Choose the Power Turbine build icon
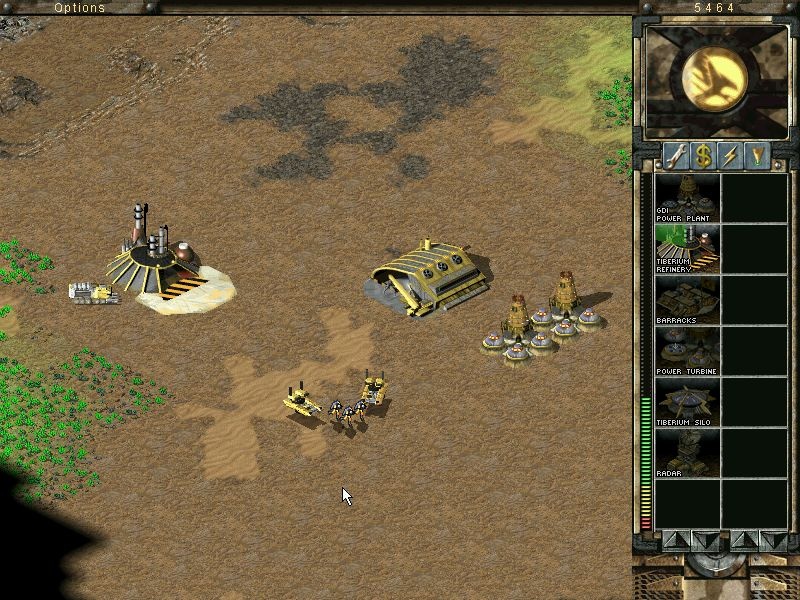The width and height of the screenshot is (800, 600). 687,351
